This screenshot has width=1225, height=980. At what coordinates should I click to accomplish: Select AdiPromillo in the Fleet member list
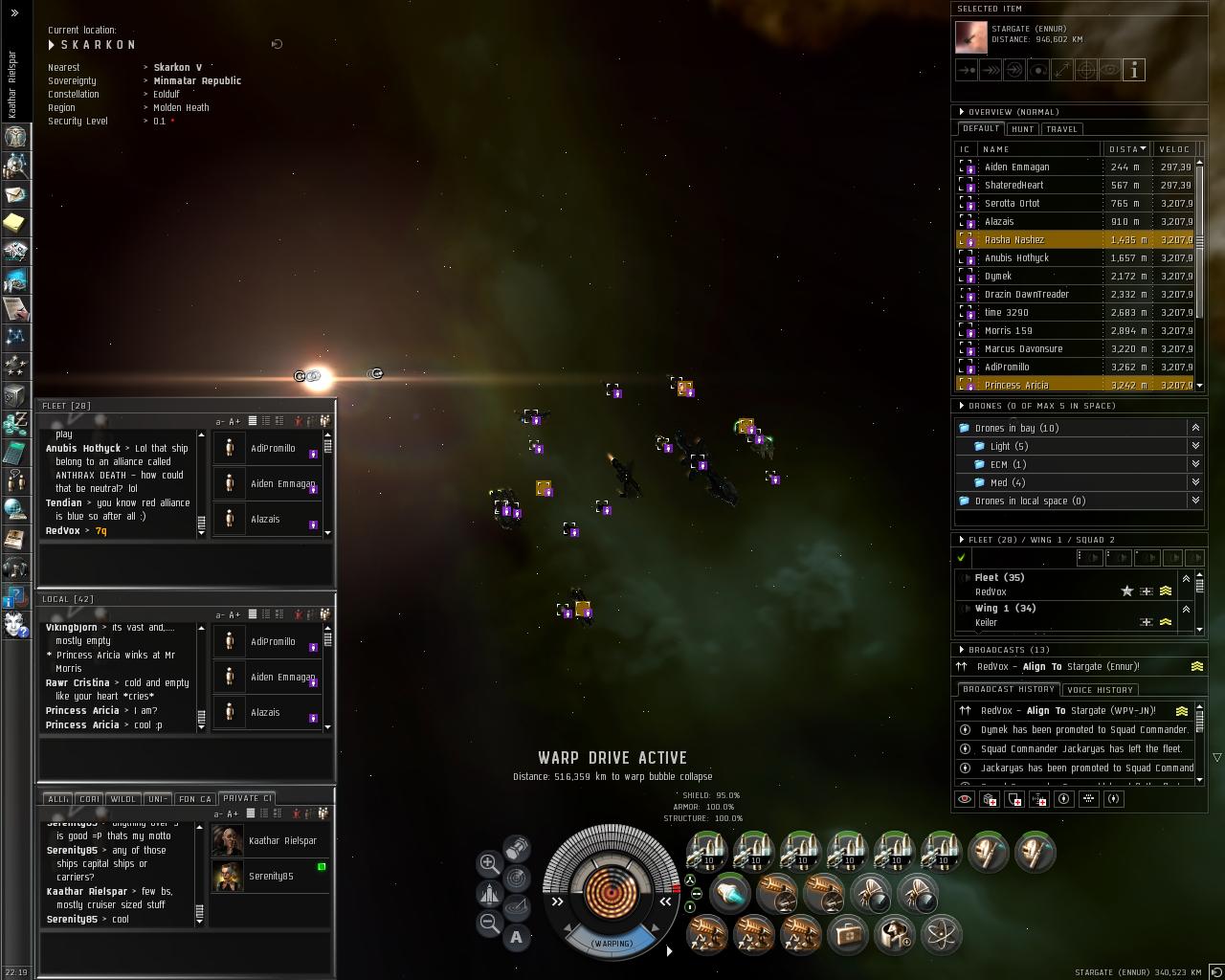[273, 449]
